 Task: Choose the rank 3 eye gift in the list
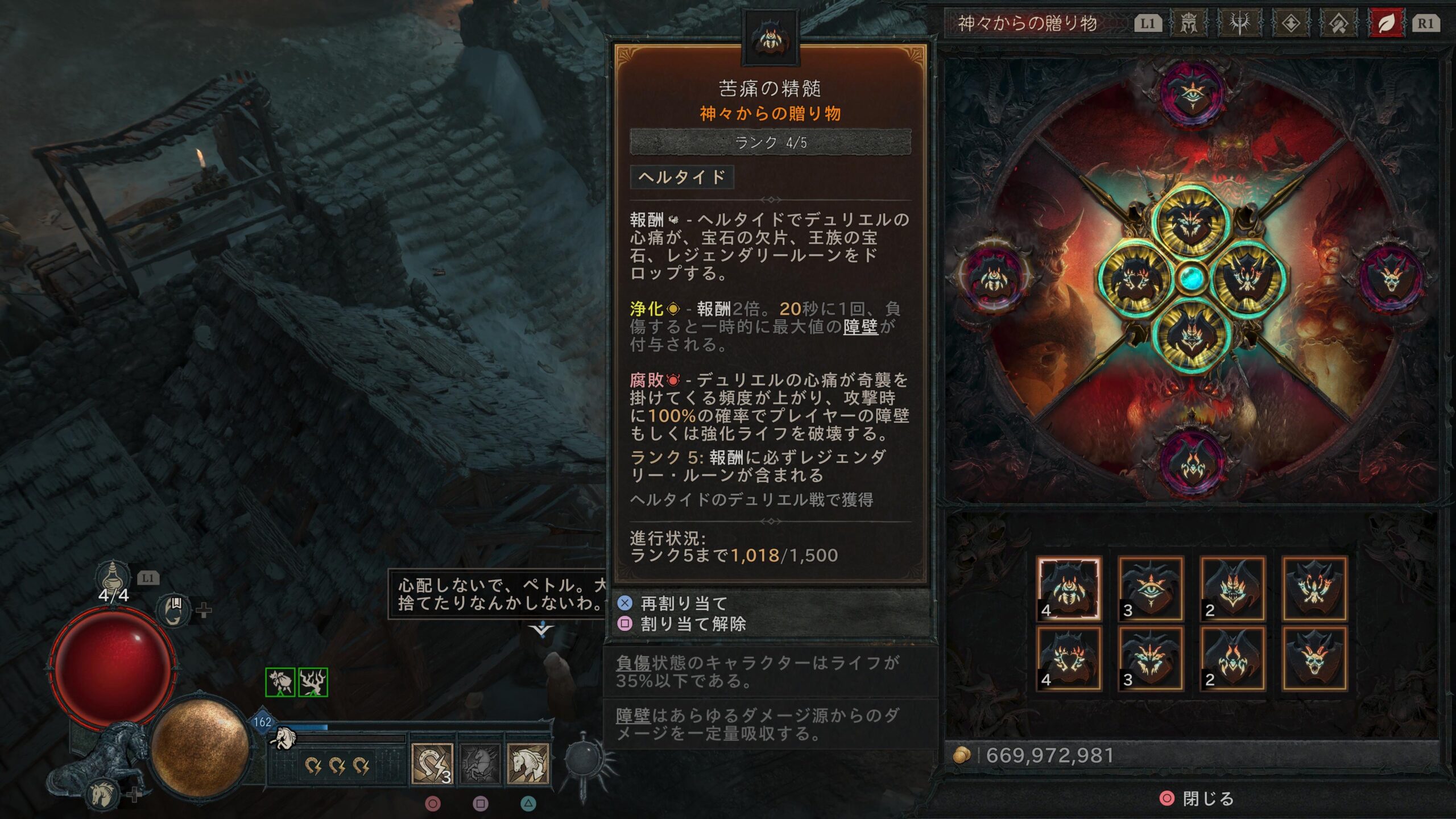[x=1151, y=588]
